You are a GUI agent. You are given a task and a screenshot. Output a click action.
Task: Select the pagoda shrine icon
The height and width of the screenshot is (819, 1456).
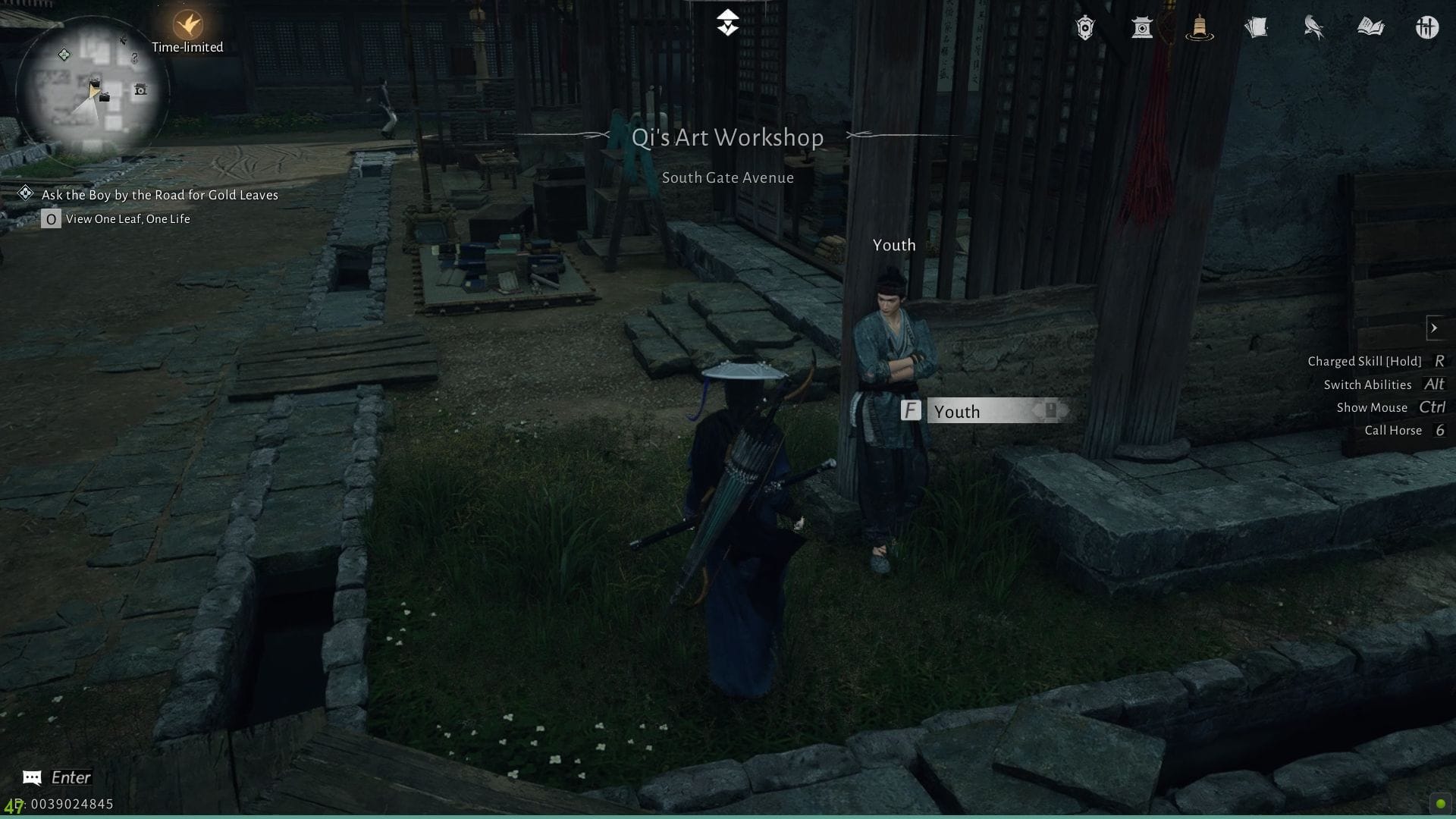point(1143,28)
